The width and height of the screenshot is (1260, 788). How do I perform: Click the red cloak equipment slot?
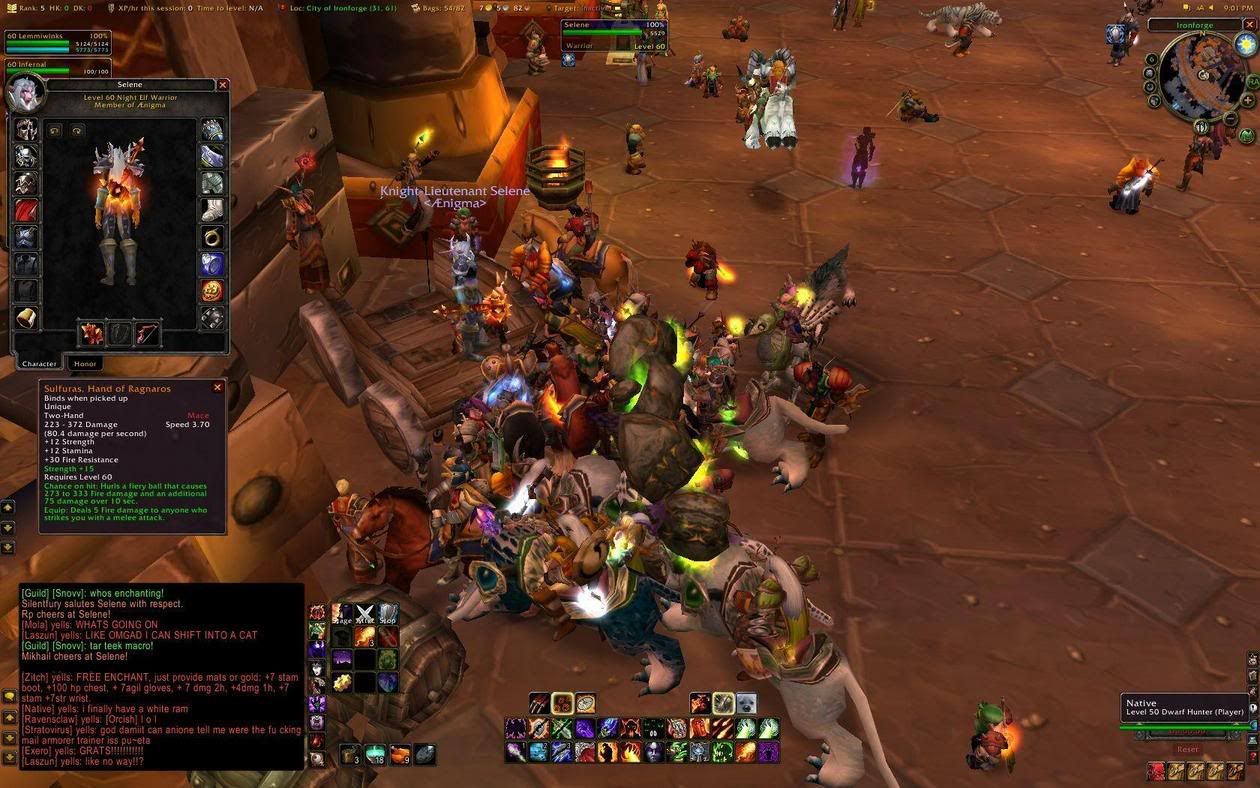click(x=26, y=211)
